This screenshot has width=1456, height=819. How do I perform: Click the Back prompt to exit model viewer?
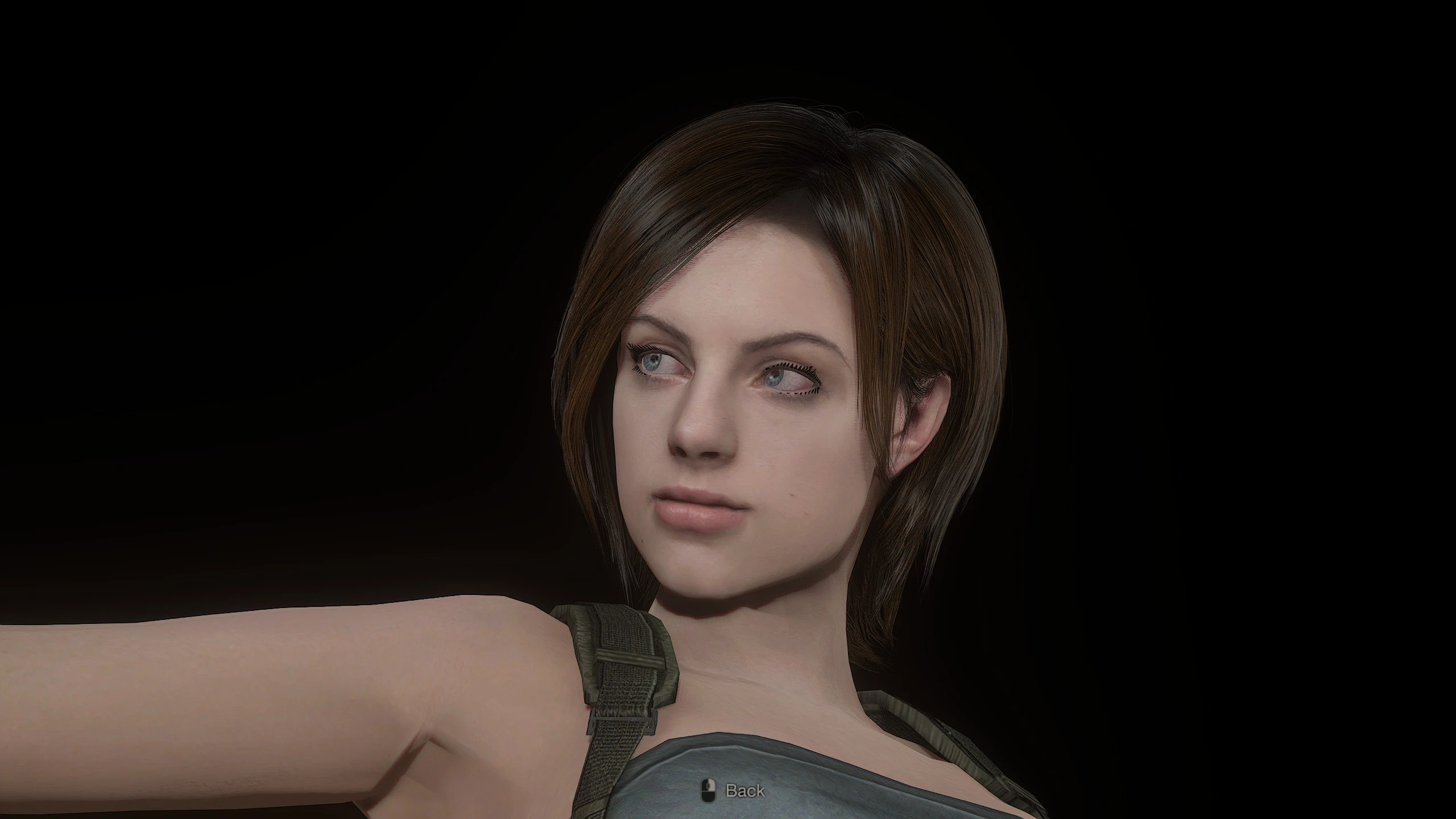click(x=745, y=791)
